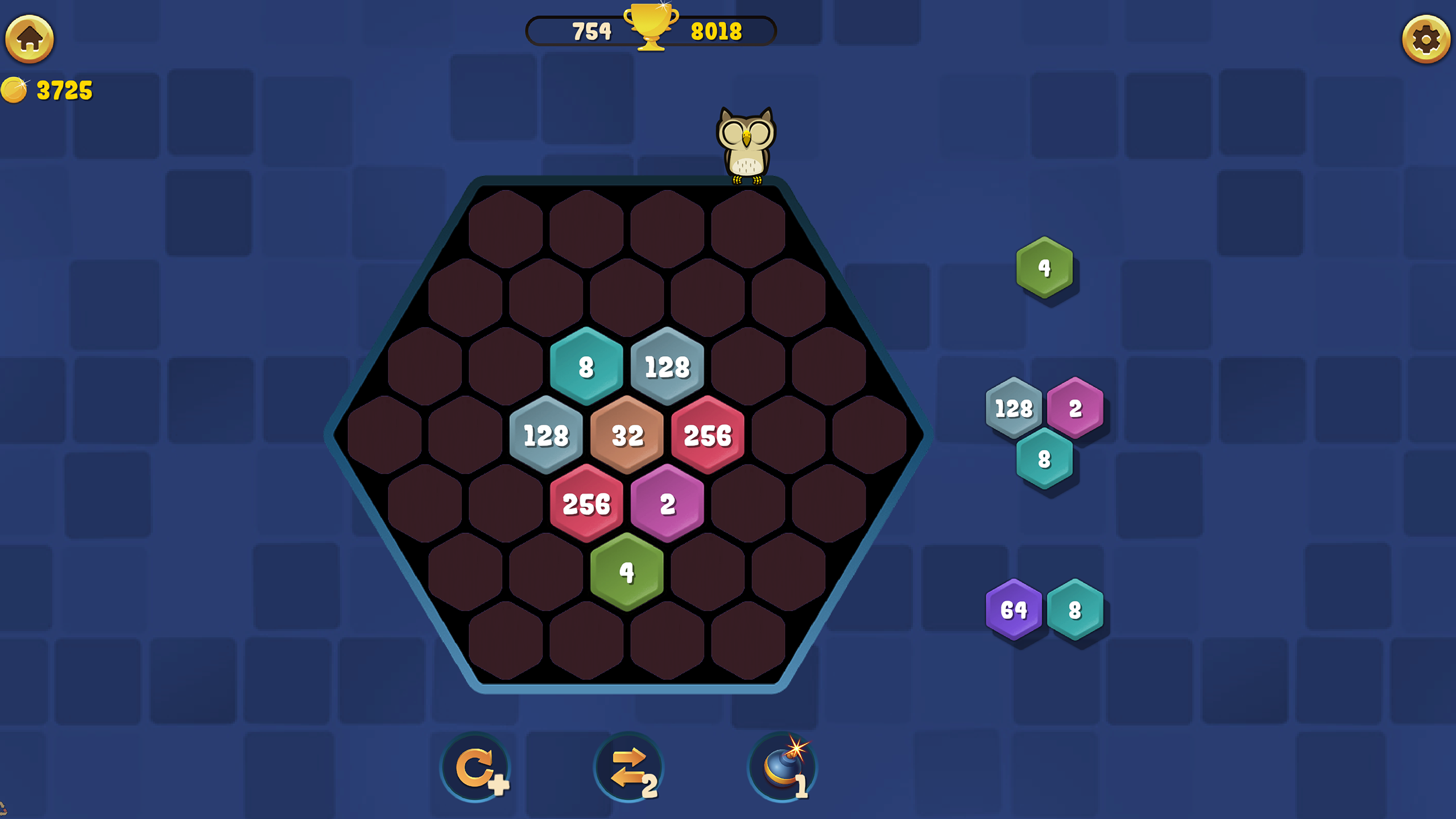Image resolution: width=1456 pixels, height=819 pixels.
Task: Pick the single green 4 piece in the tray
Action: tap(1044, 266)
